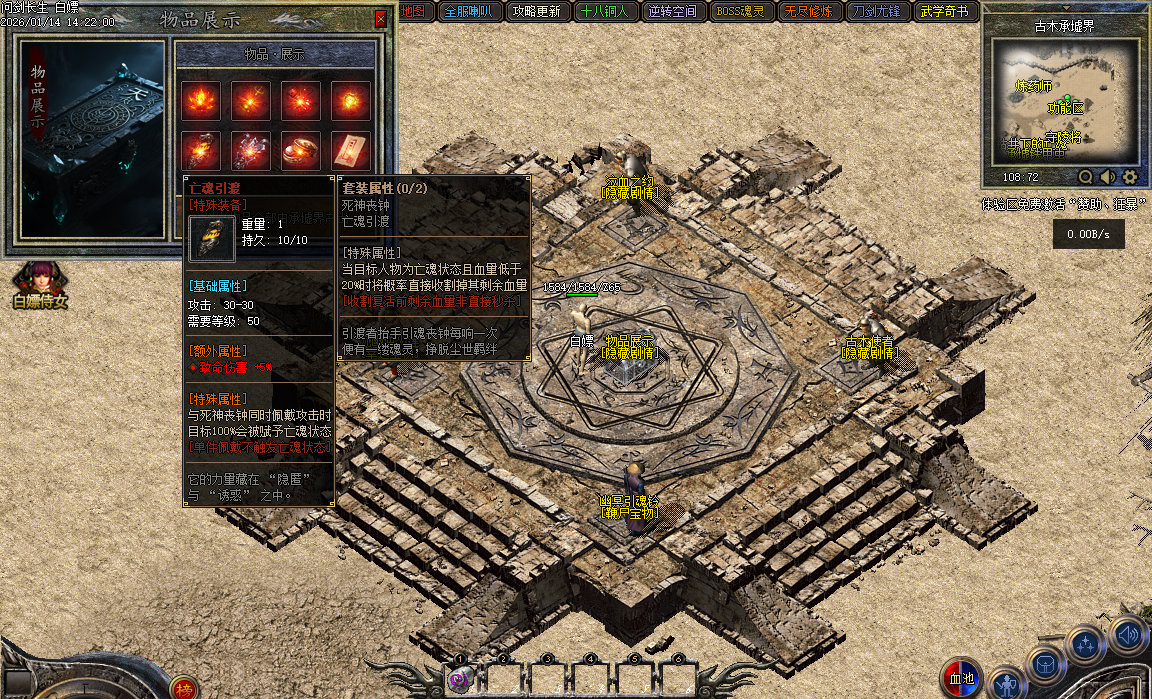Select the red ring item in display
Viewport: 1152px width, 699px height.
[301, 150]
